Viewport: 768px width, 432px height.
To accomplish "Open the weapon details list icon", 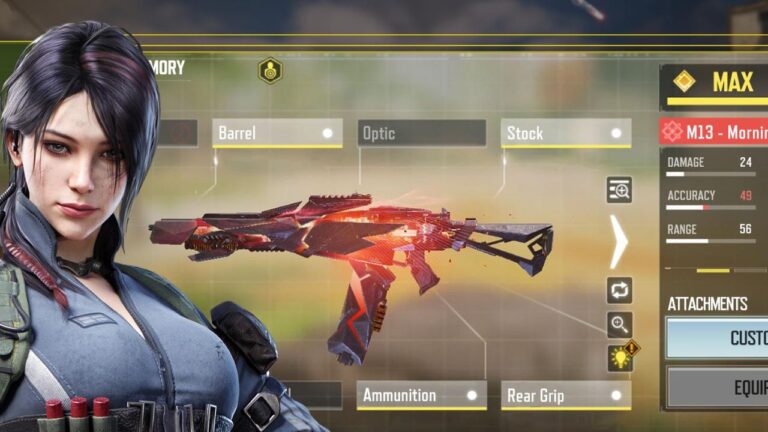I will (620, 190).
